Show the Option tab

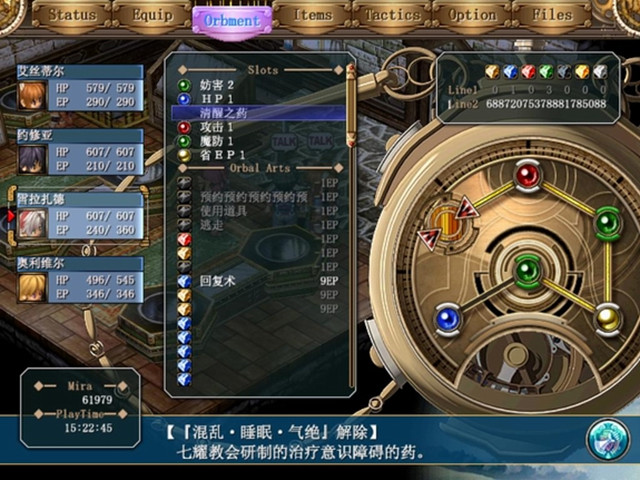(x=472, y=16)
